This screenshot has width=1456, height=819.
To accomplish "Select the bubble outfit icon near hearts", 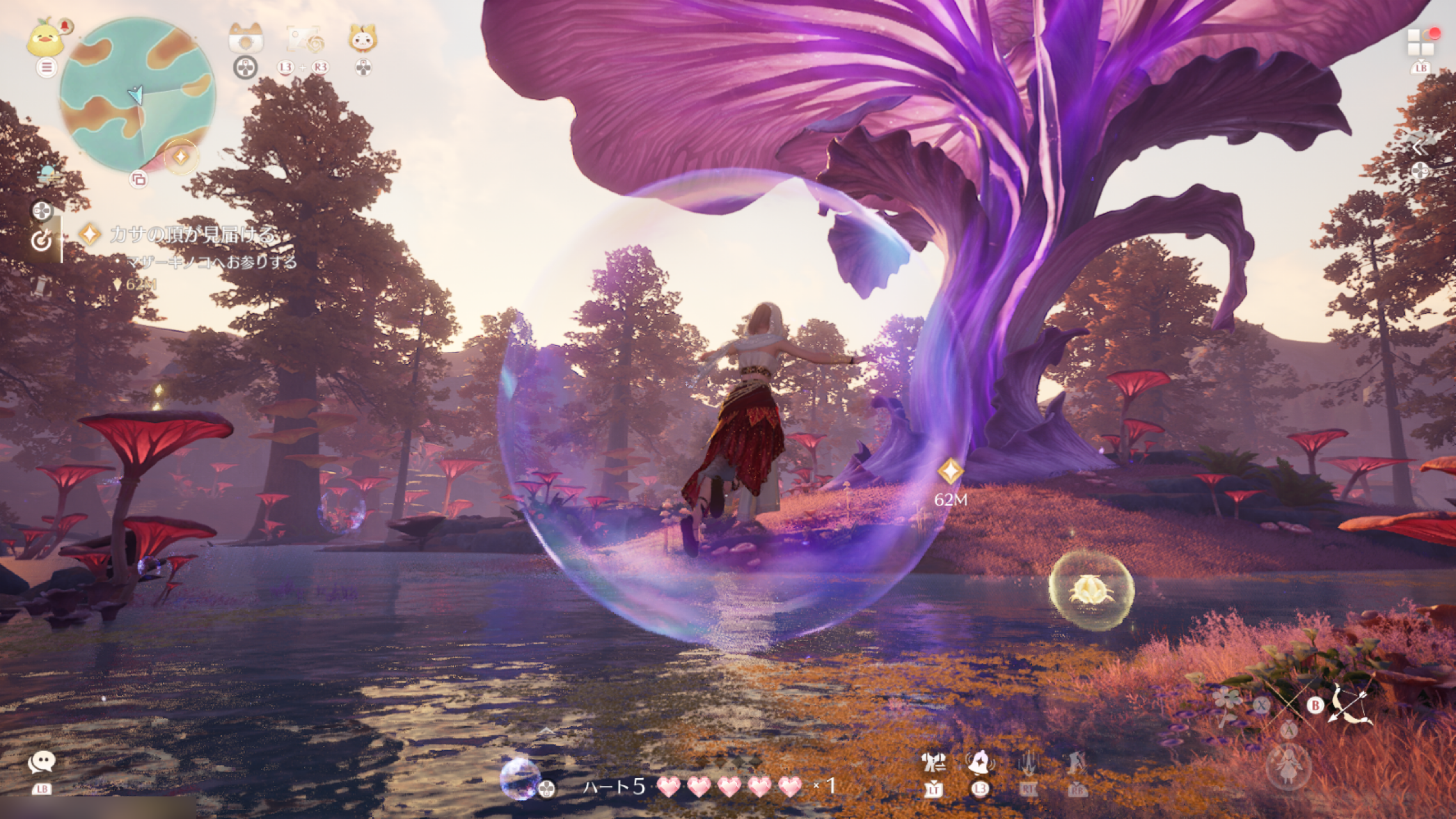I will point(519,777).
